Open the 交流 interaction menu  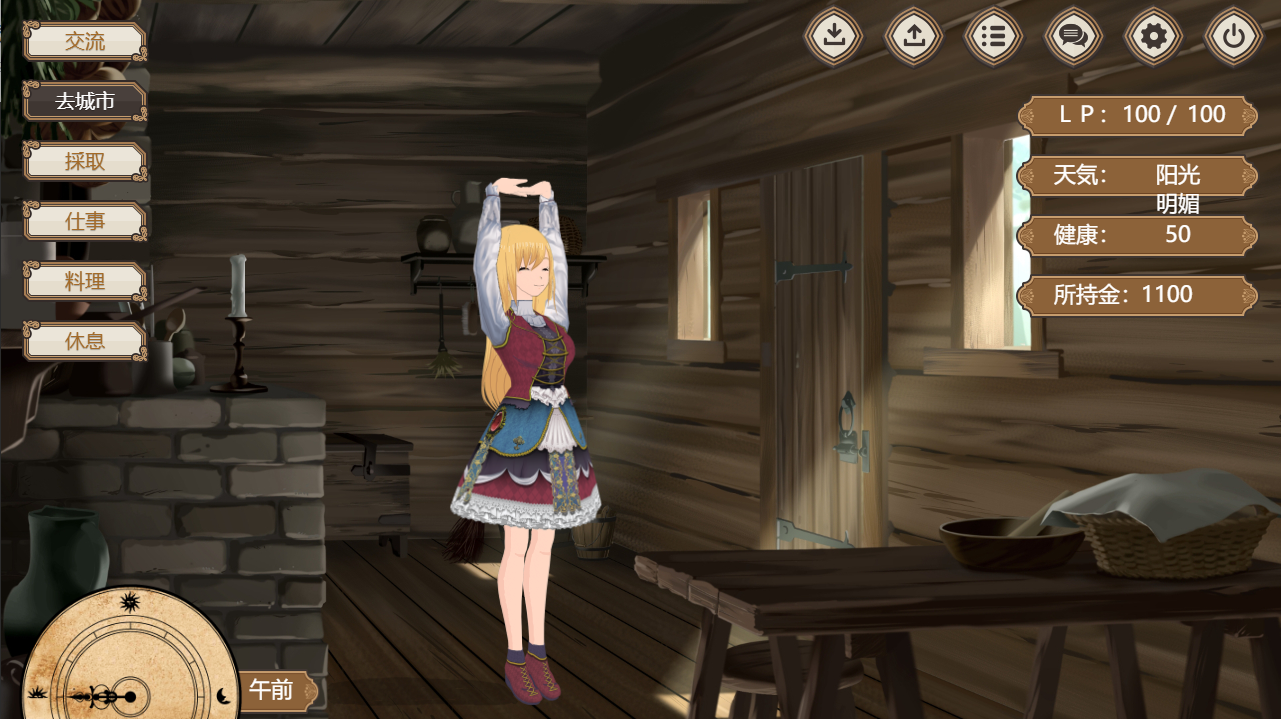pyautogui.click(x=85, y=42)
